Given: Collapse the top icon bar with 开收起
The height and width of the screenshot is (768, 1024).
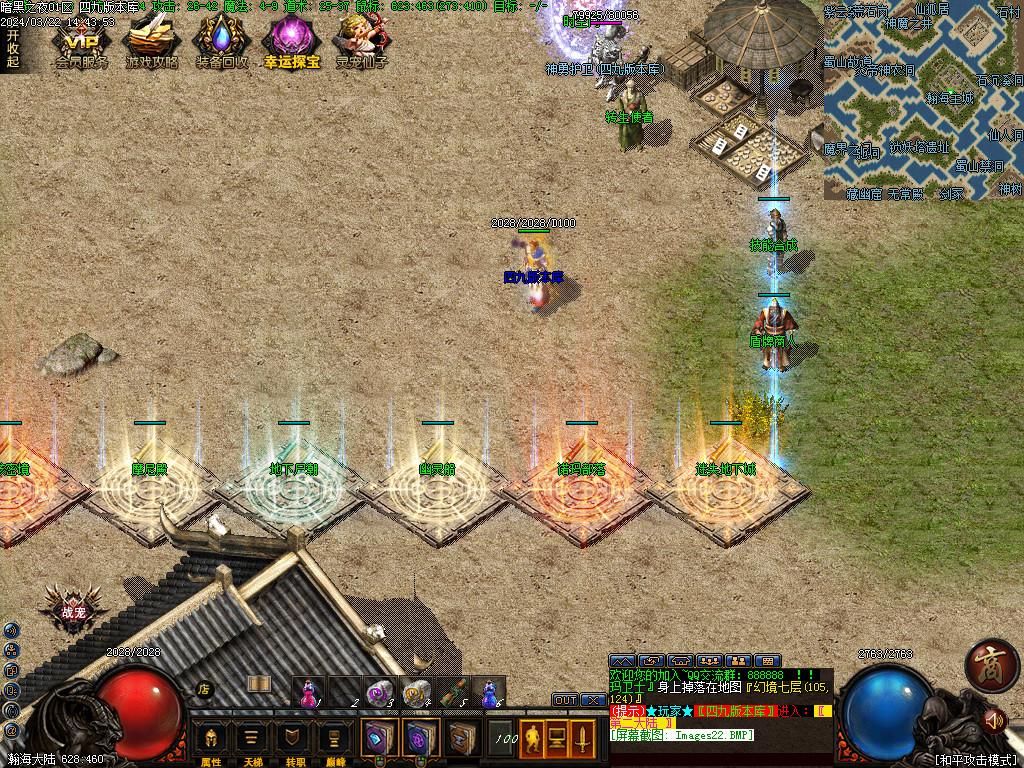Looking at the screenshot, I should click(12, 48).
